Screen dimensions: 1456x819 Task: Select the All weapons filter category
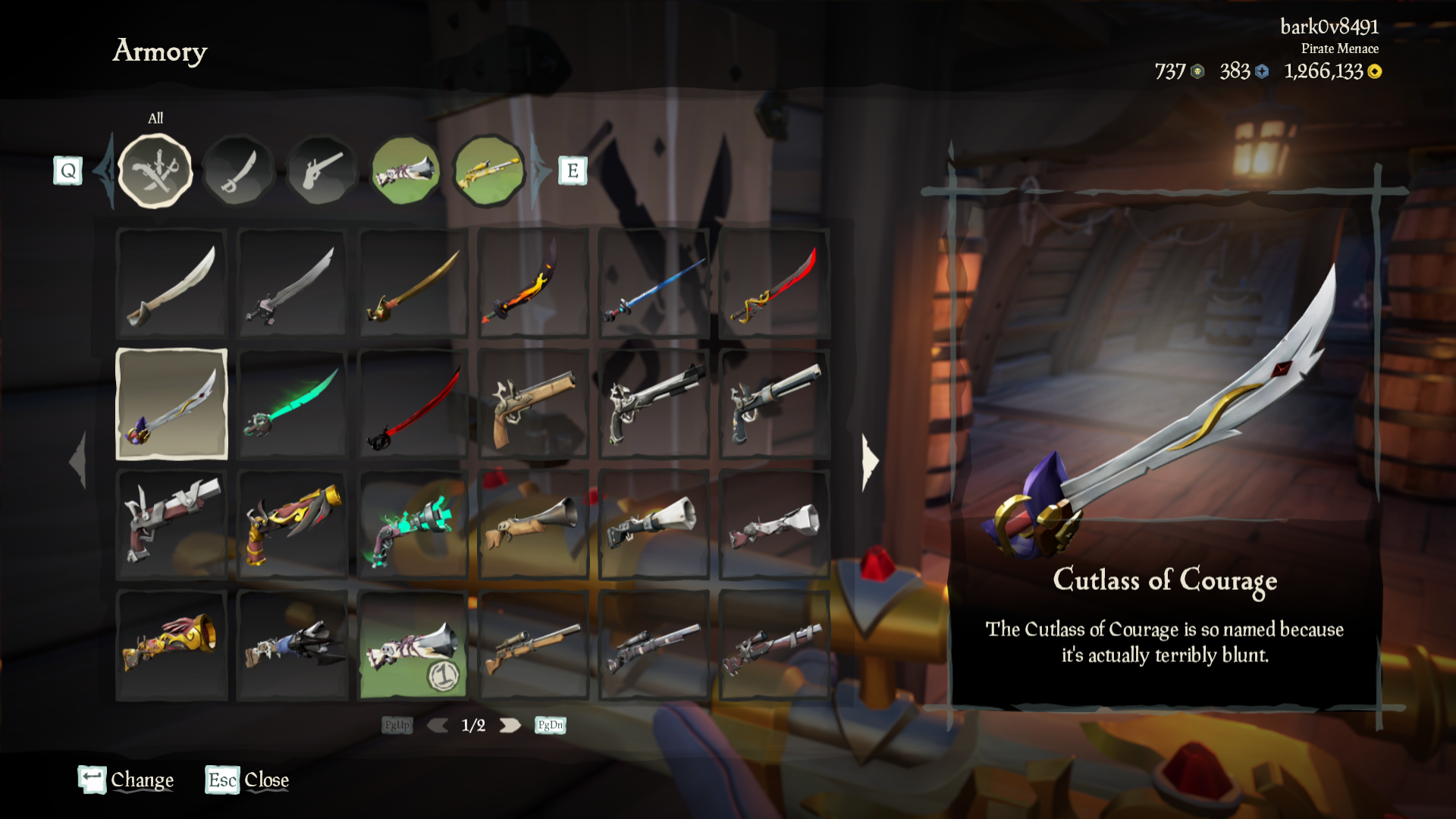click(155, 169)
